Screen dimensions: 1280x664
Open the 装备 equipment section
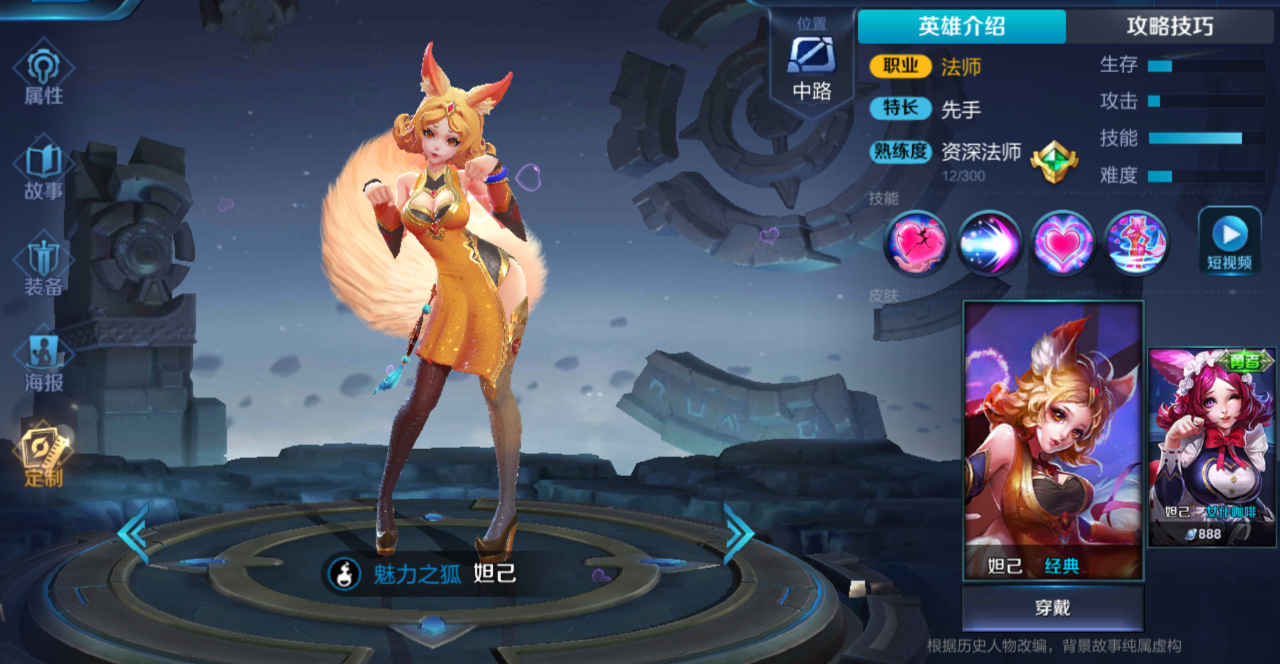coord(43,266)
